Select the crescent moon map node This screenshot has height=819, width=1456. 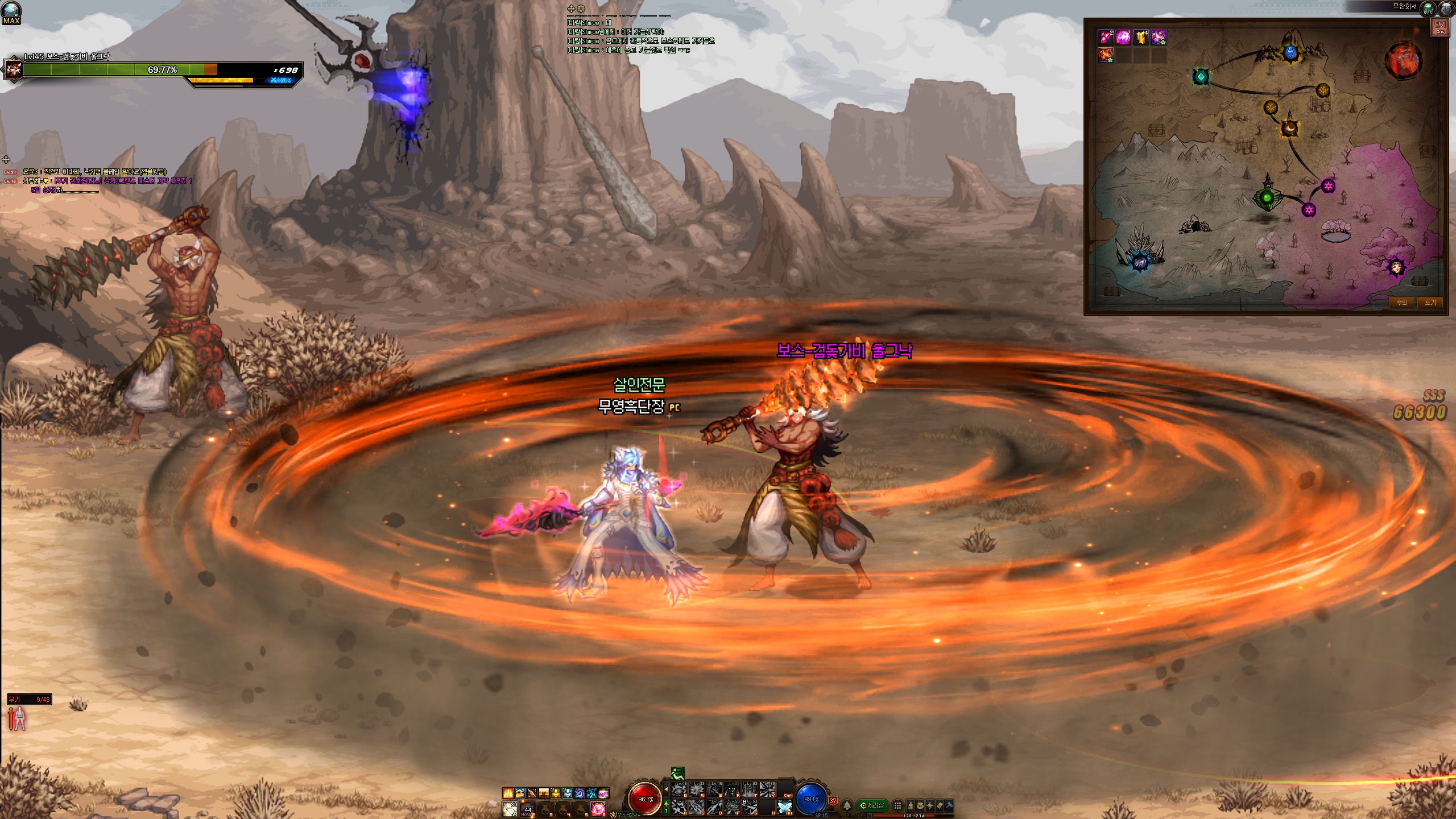(x=1290, y=129)
